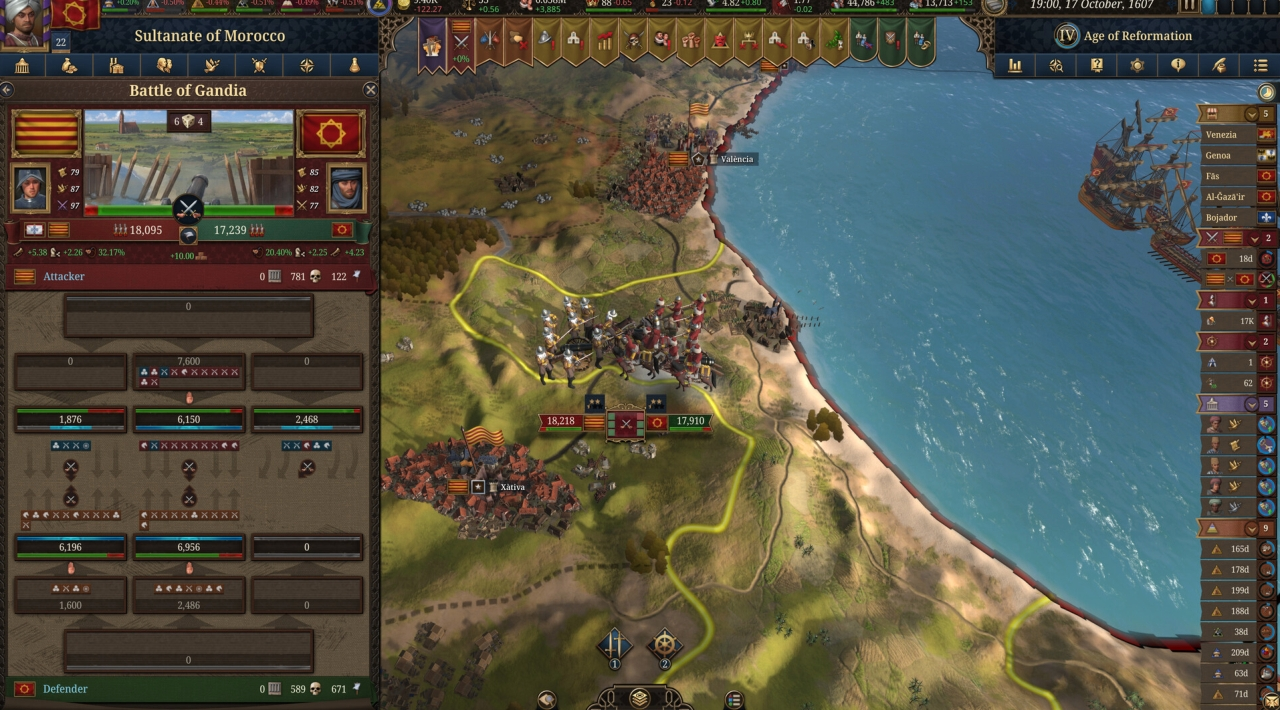Open the crossed-swords war alert banner
Screen dimensions: 1280x710
[x=461, y=42]
